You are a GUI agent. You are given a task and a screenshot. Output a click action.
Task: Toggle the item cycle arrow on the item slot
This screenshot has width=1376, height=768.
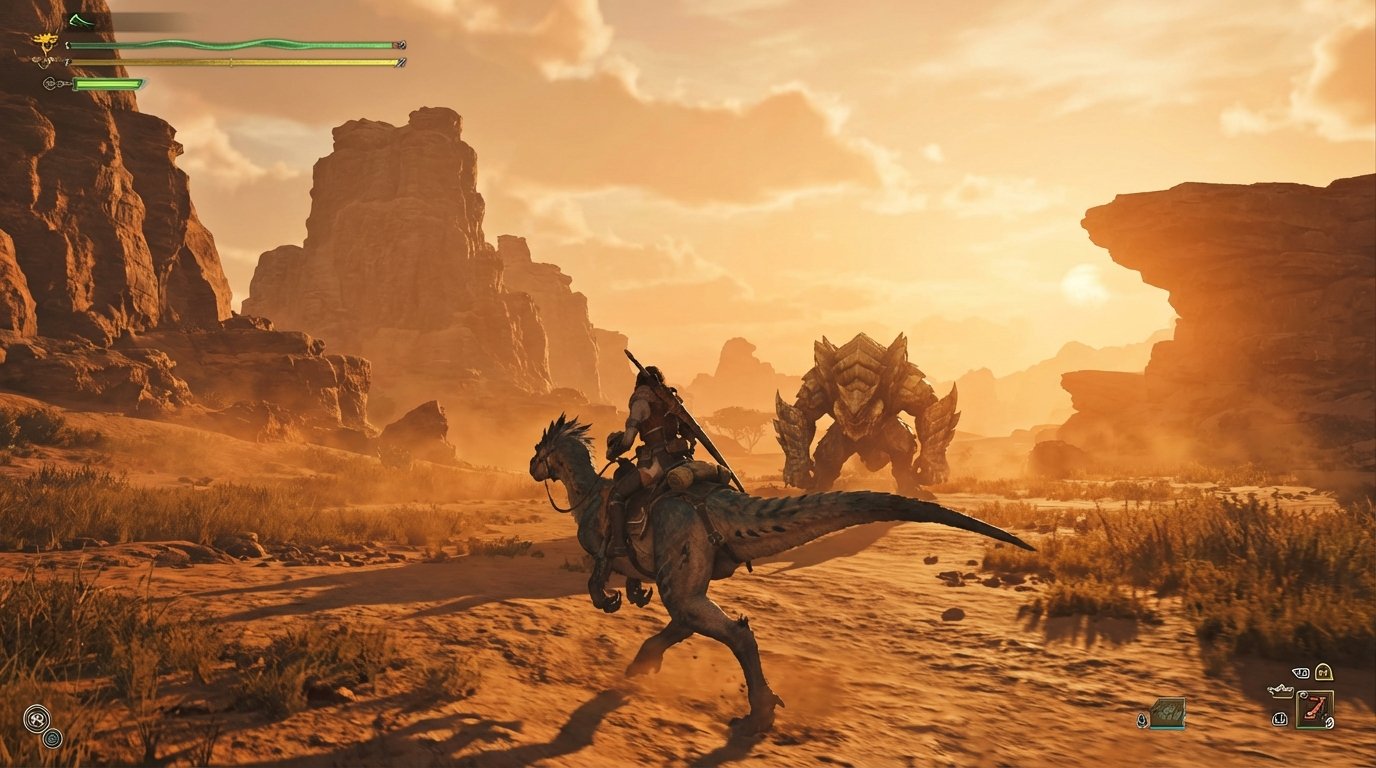tap(1329, 722)
